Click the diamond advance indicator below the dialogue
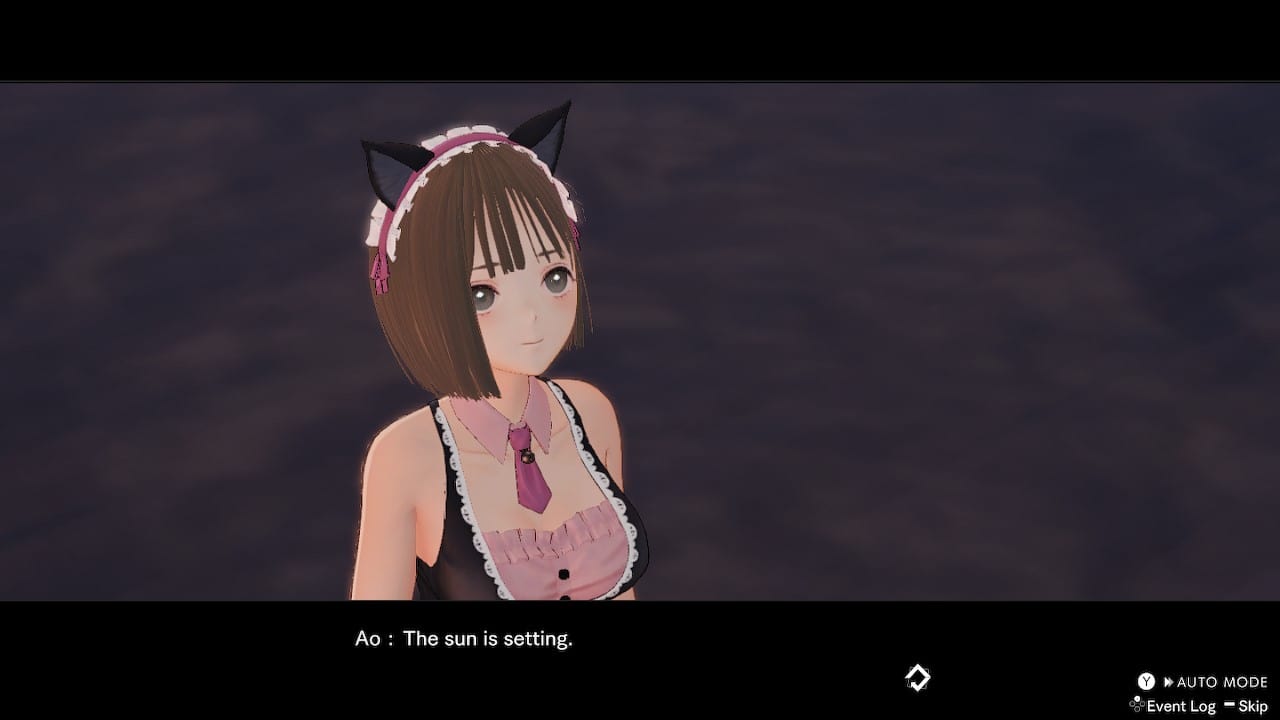 [916, 676]
